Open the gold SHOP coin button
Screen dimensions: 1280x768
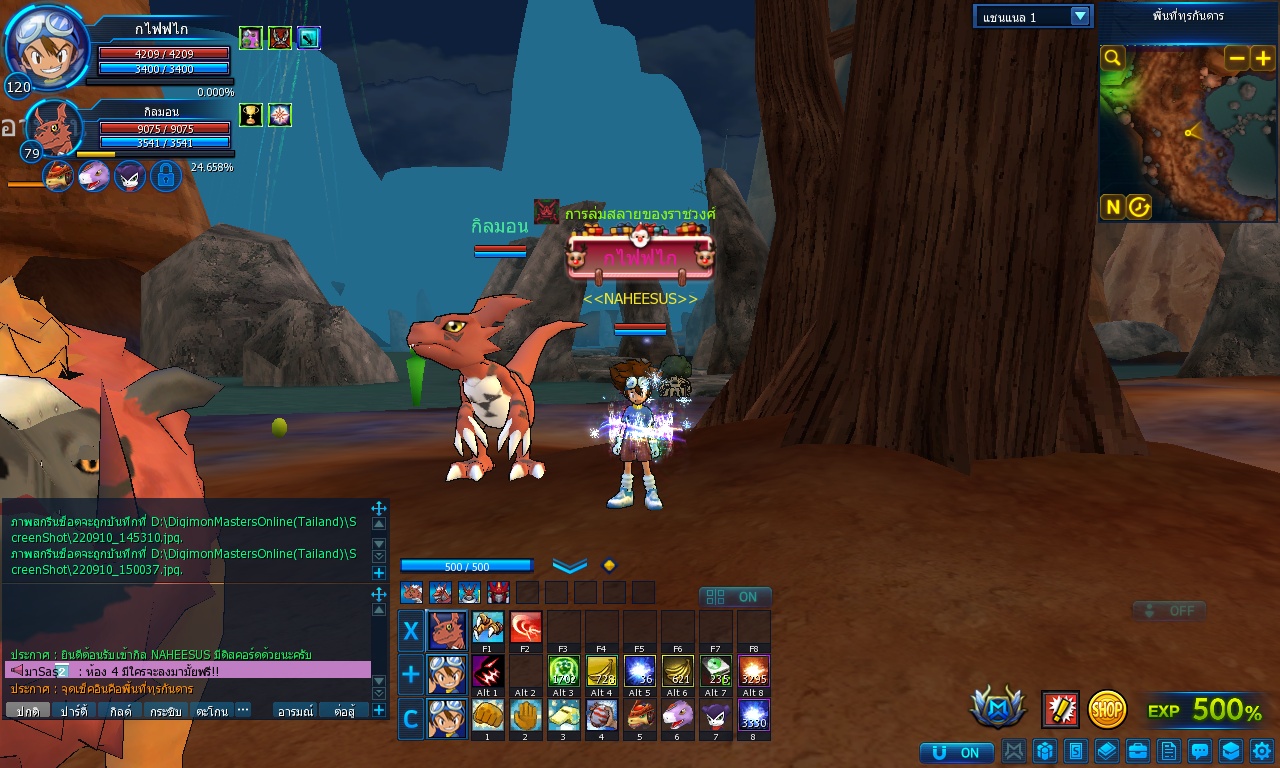click(x=1107, y=709)
